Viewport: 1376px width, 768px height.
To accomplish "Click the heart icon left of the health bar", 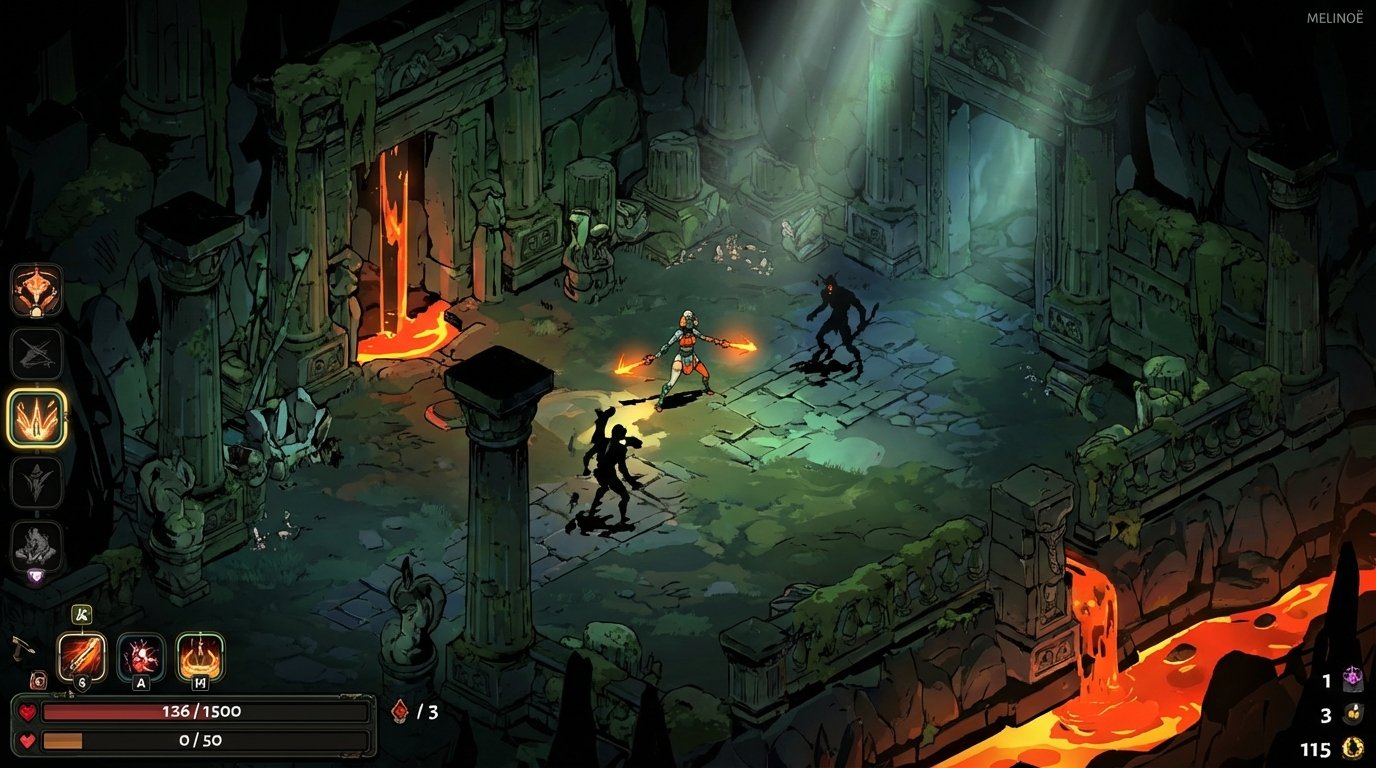I will 28,711.
